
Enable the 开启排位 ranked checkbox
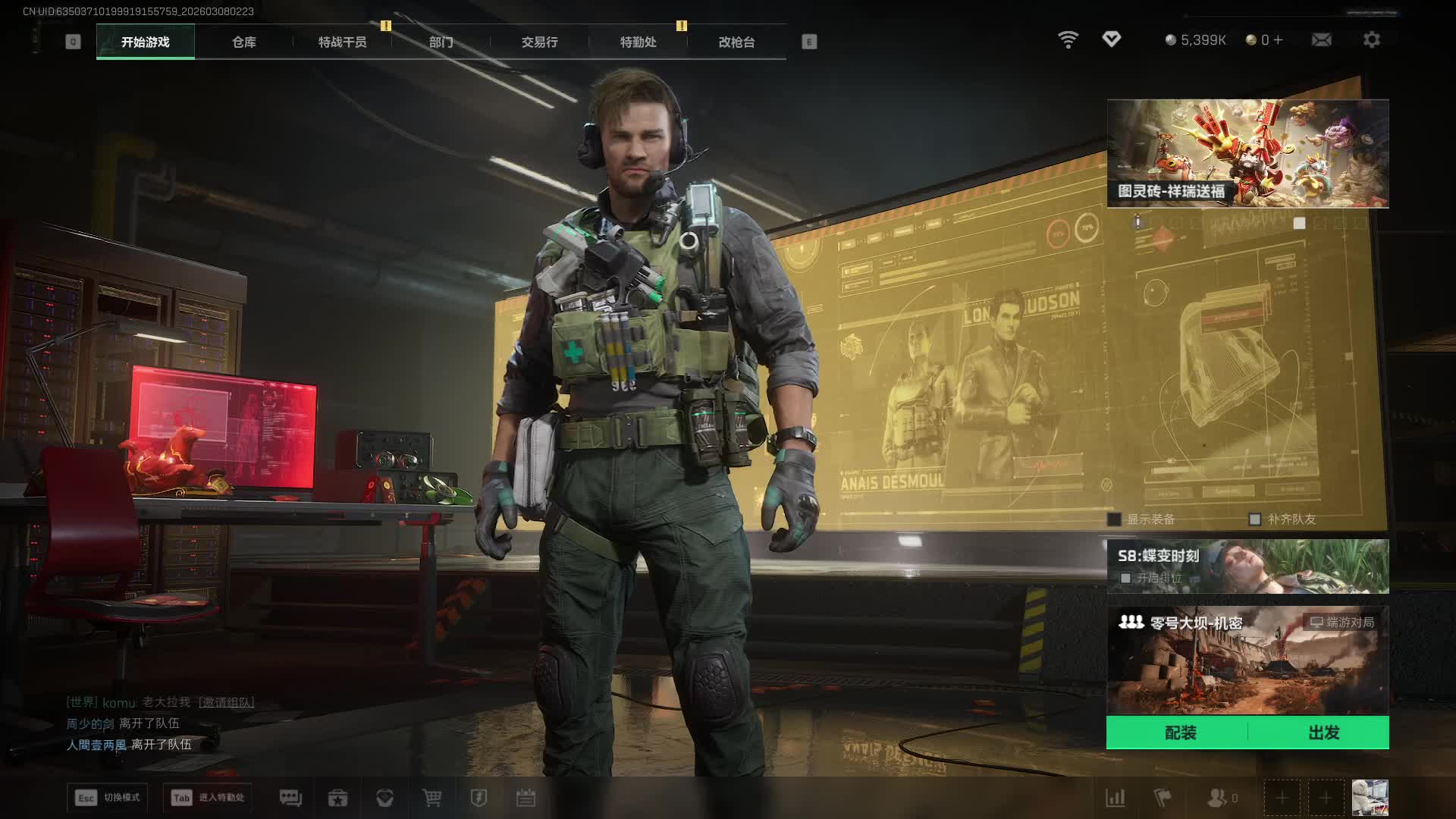1126,578
